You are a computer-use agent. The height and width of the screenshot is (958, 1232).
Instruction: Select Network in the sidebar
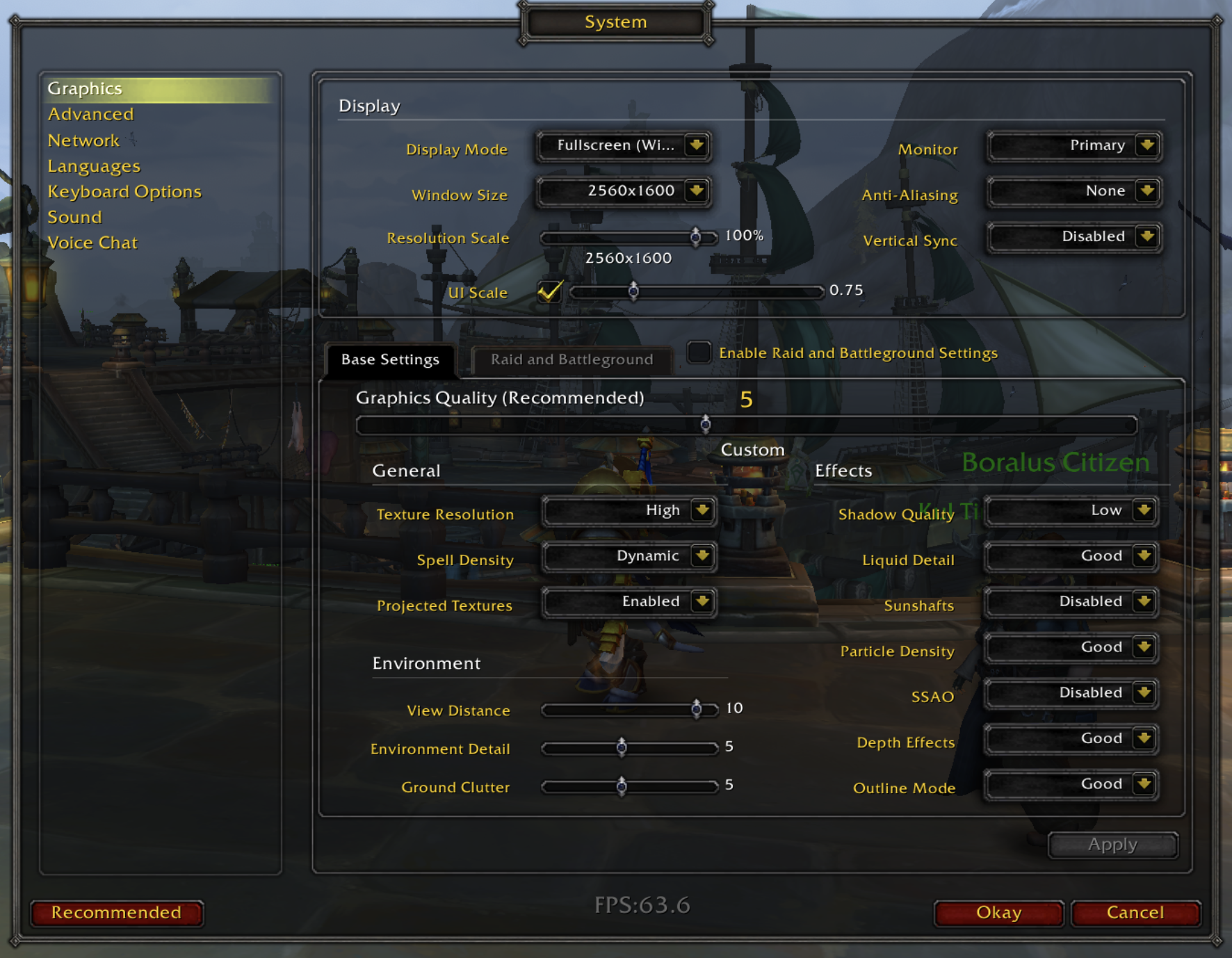[83, 140]
